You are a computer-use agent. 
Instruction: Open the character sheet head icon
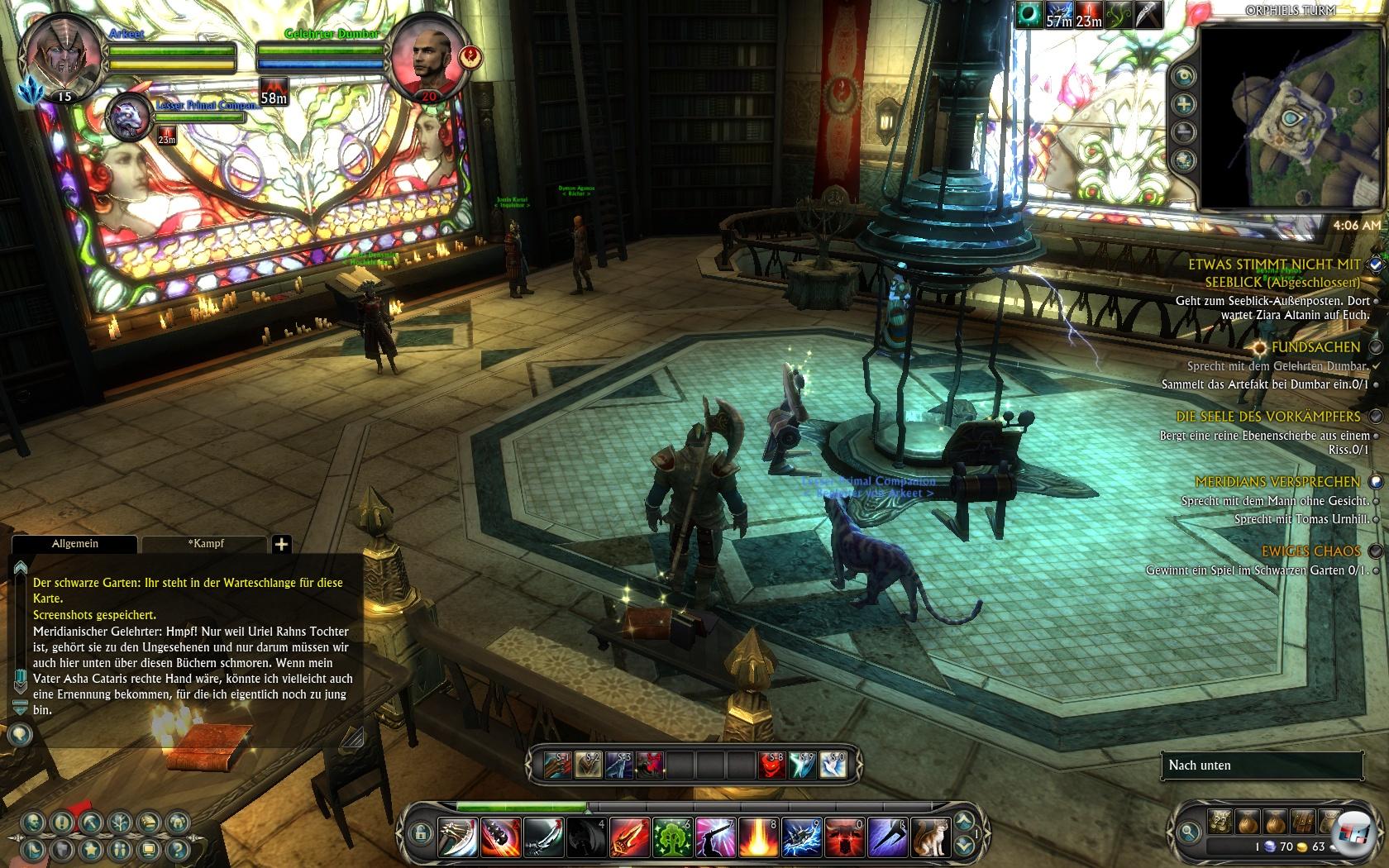coord(34,823)
